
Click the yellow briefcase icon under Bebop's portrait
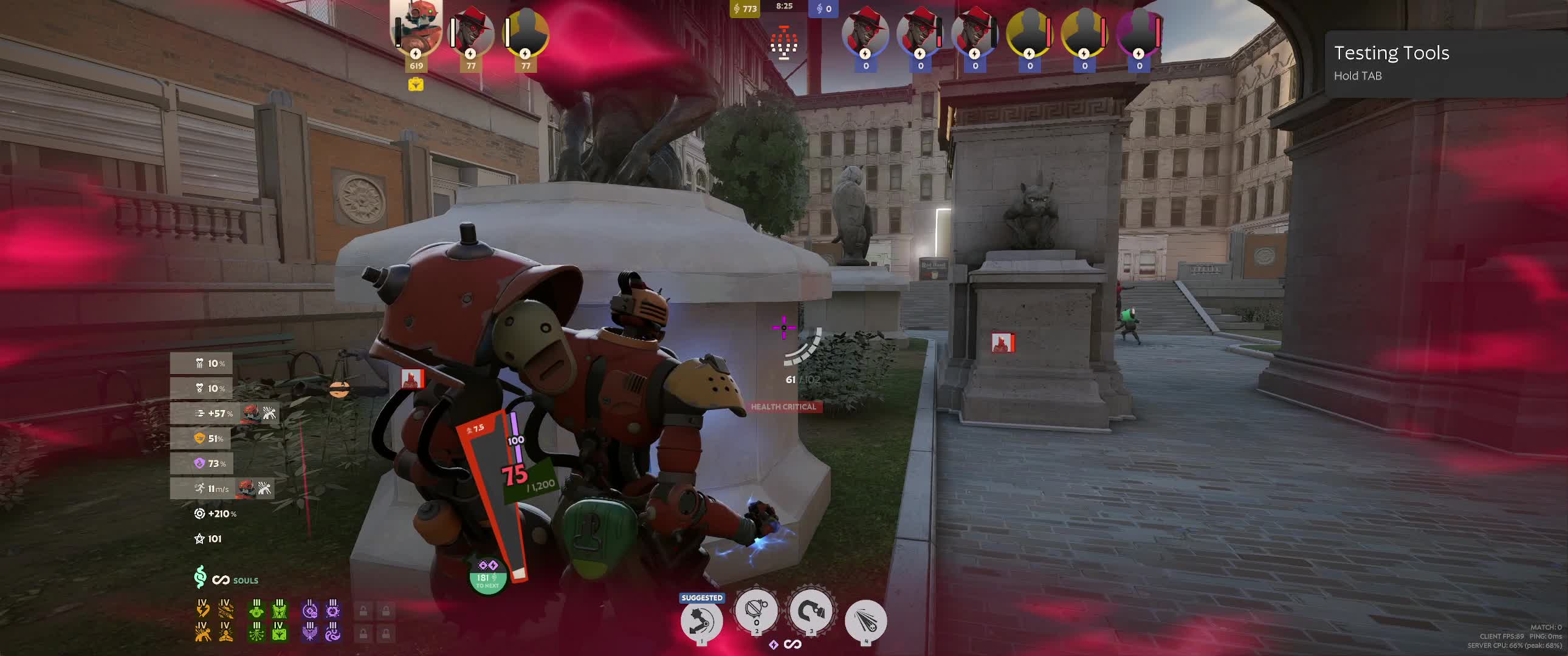click(416, 84)
